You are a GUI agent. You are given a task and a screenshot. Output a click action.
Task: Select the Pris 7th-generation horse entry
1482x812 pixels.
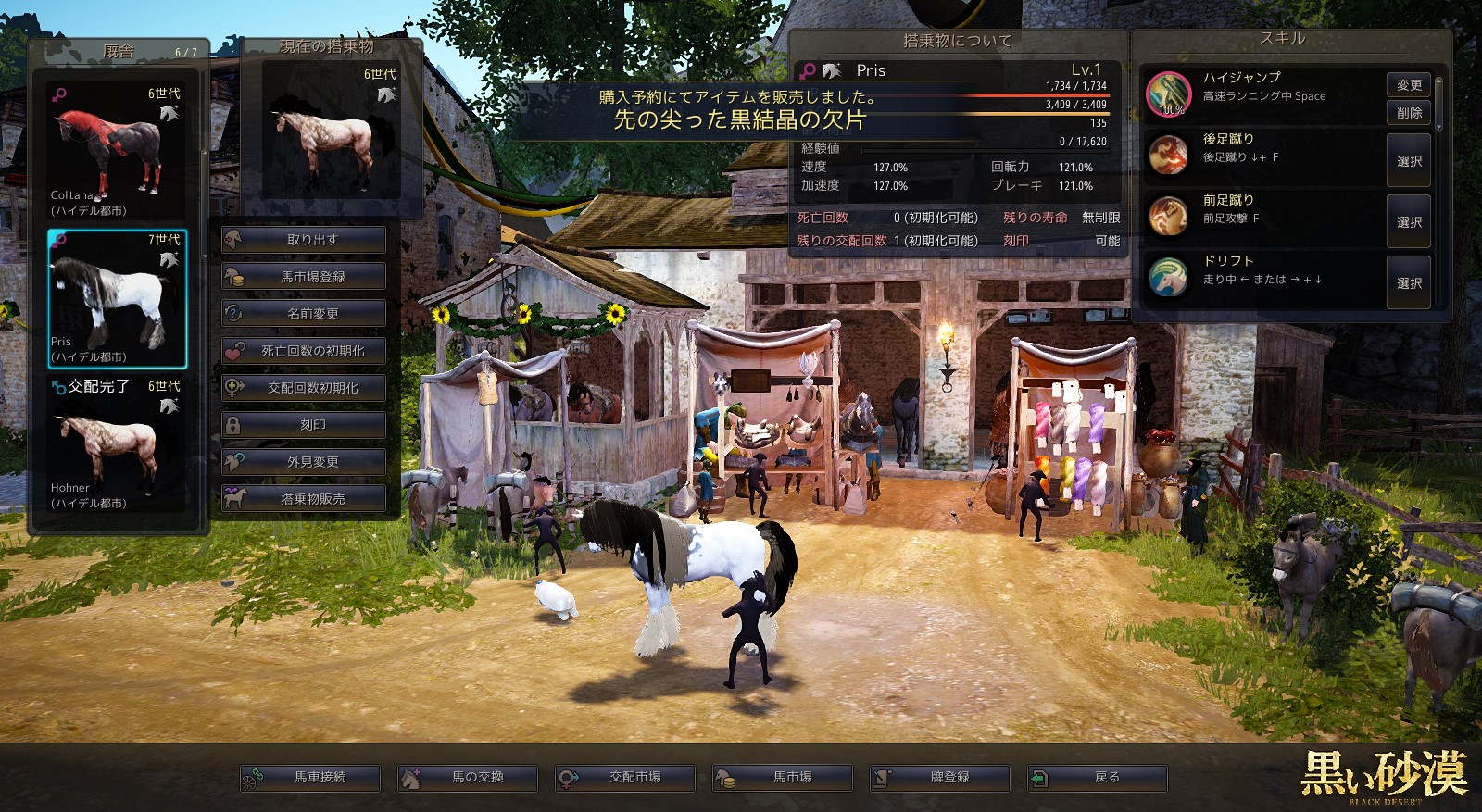[x=117, y=298]
